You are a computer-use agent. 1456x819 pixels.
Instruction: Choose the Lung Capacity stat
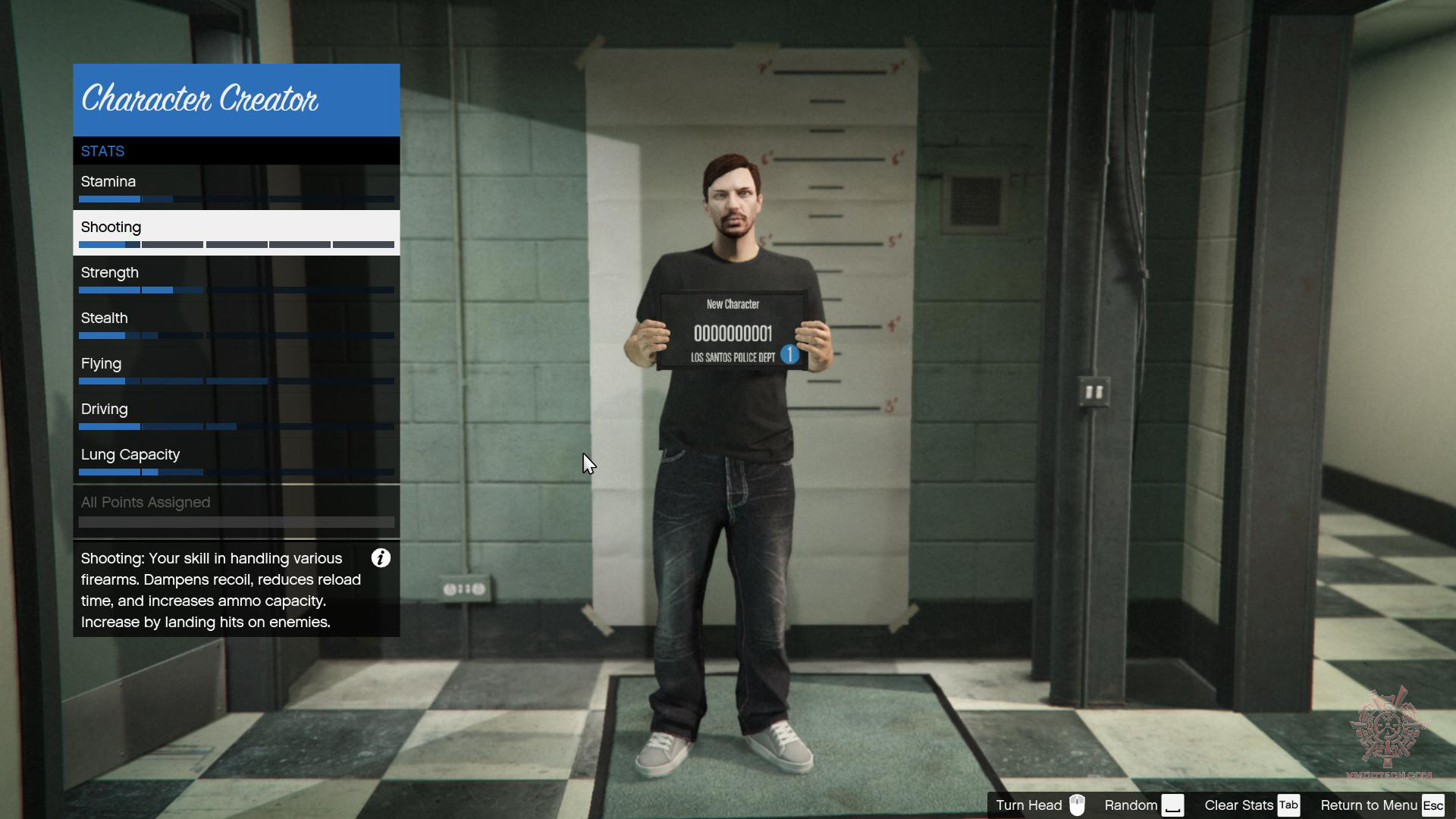pyautogui.click(x=236, y=460)
